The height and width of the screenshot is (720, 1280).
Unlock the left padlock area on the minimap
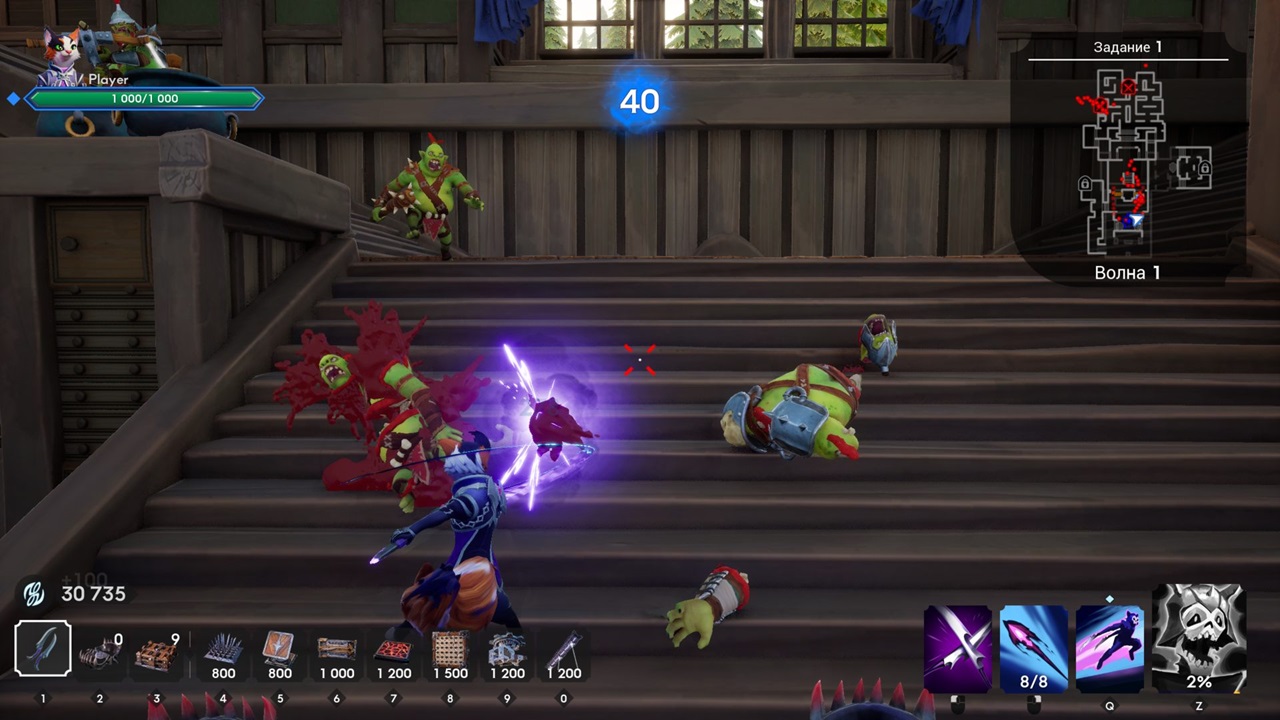(x=1085, y=183)
